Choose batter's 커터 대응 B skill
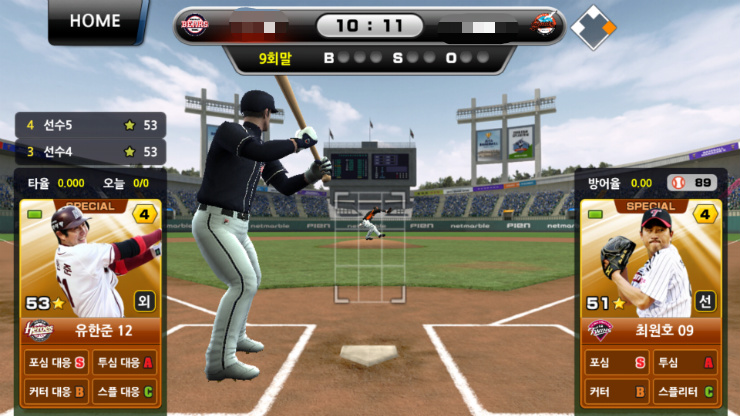The height and width of the screenshot is (416, 740). pos(56,391)
